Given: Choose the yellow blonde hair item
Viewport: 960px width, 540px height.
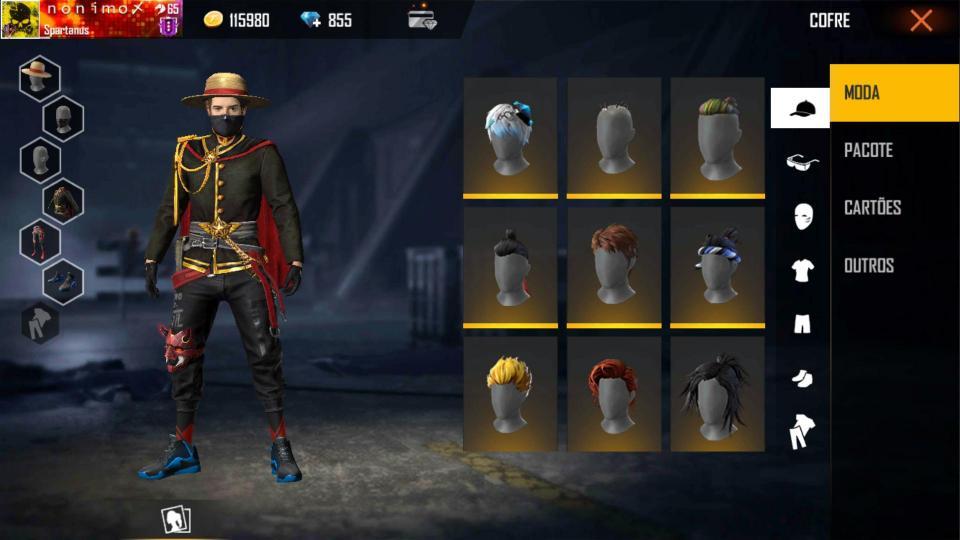Looking at the screenshot, I should 510,394.
